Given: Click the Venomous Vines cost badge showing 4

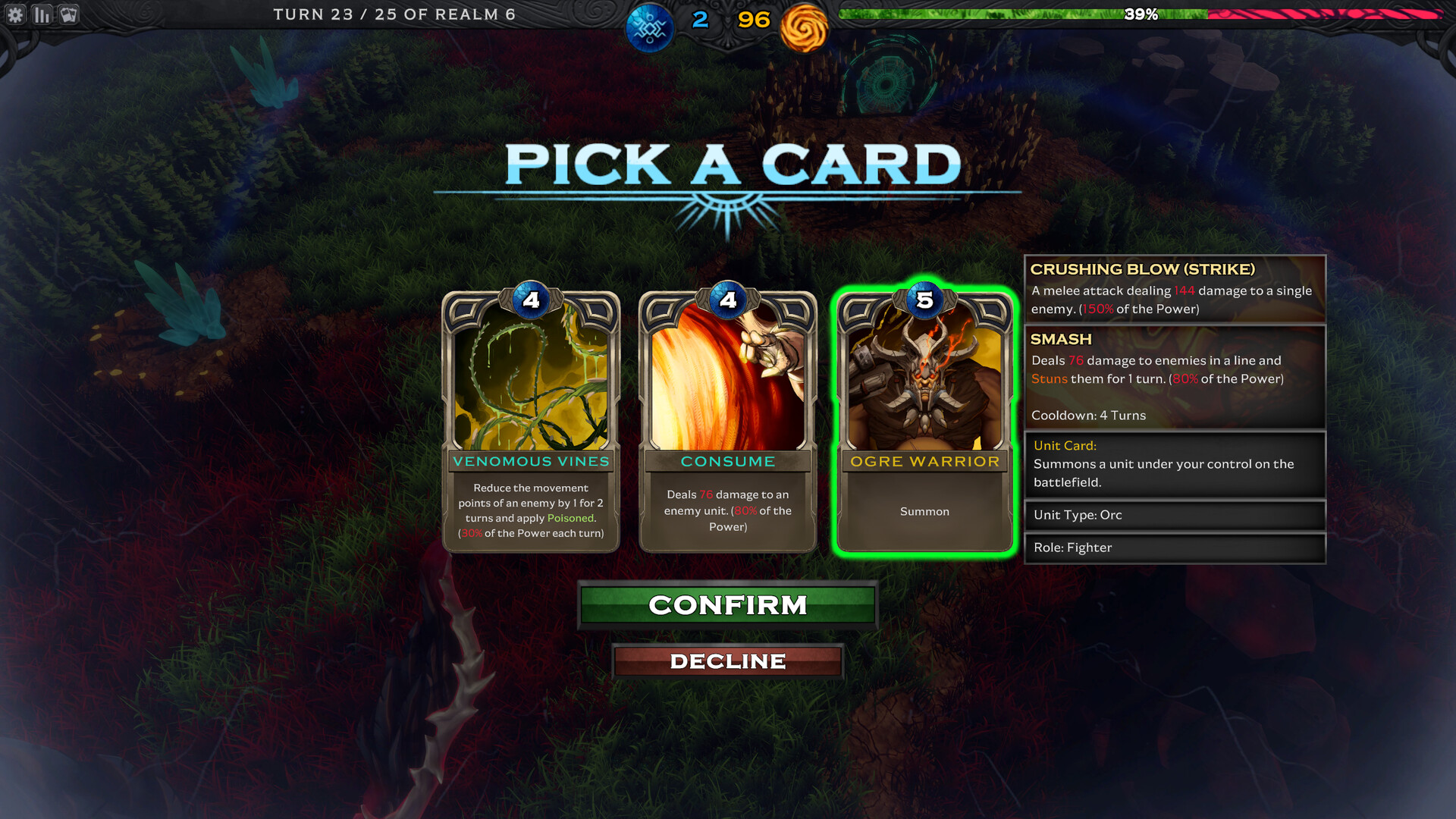Looking at the screenshot, I should 530,301.
